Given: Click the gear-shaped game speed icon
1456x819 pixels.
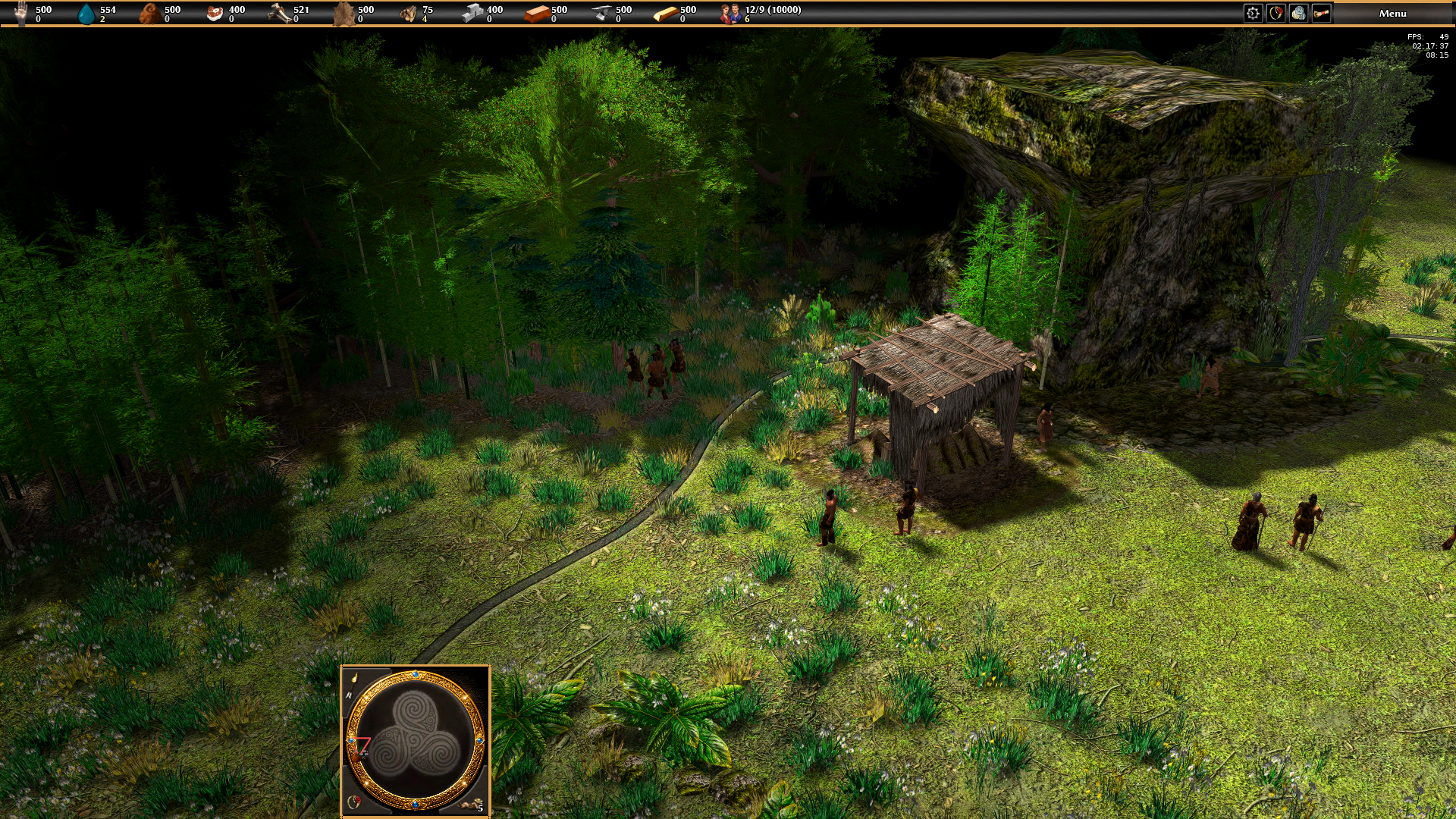Looking at the screenshot, I should (1253, 13).
